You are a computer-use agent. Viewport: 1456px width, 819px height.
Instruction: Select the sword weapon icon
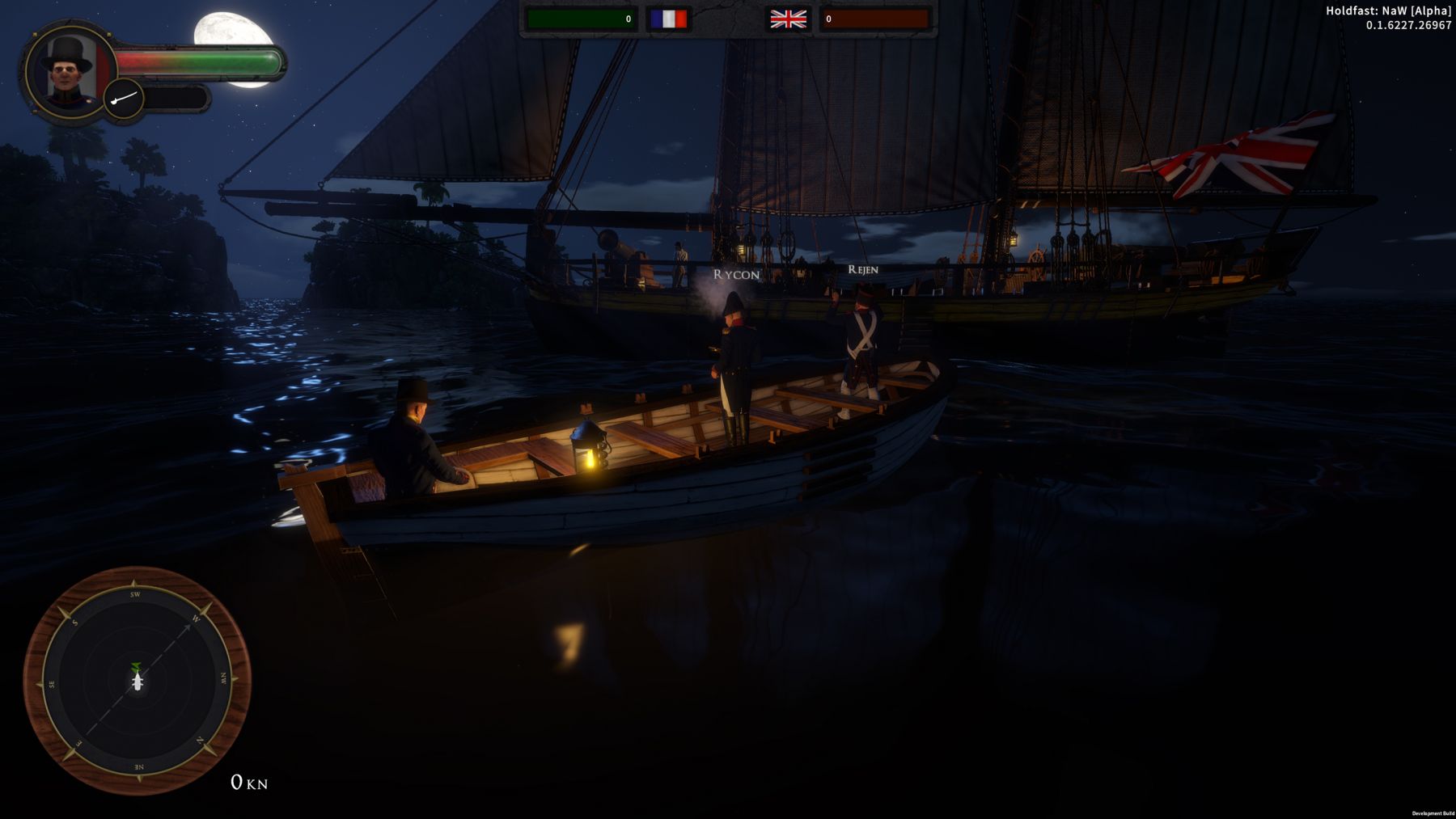click(x=124, y=99)
